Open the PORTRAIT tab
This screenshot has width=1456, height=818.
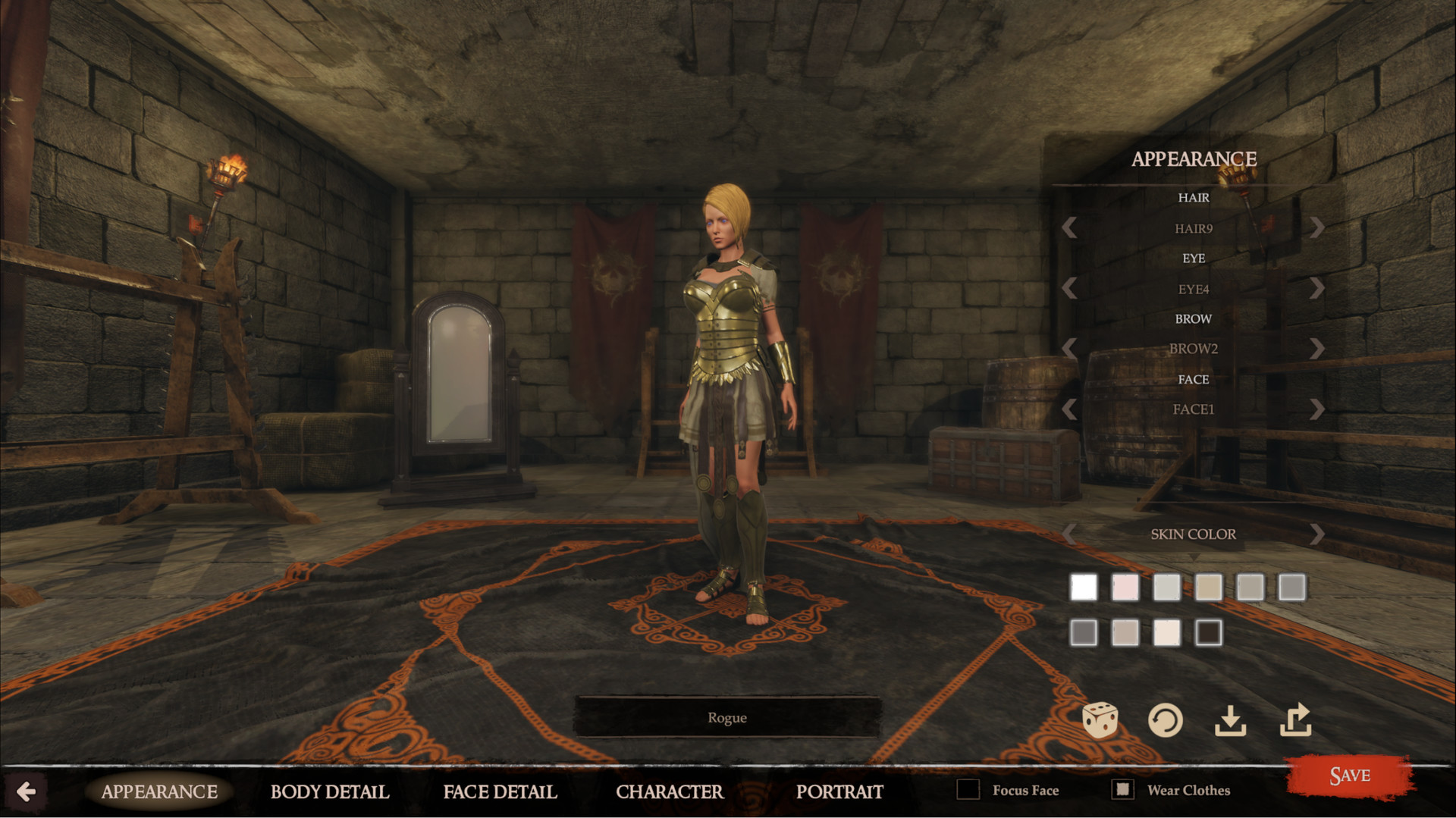[840, 792]
